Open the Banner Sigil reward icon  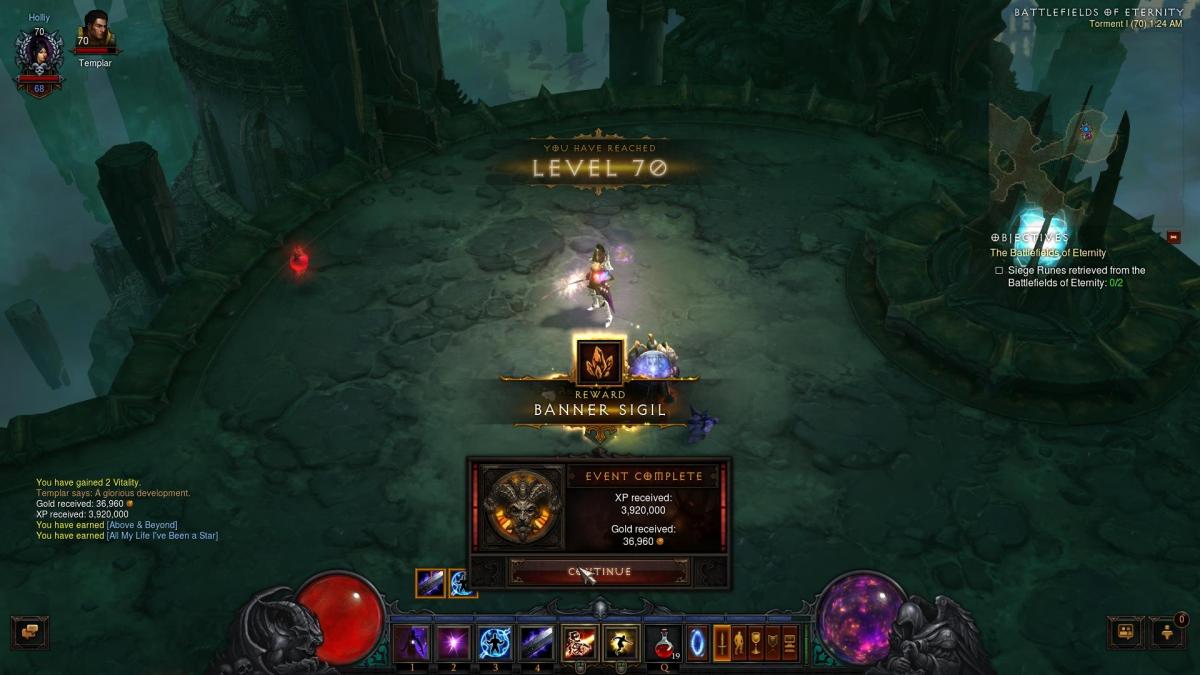tap(600, 362)
